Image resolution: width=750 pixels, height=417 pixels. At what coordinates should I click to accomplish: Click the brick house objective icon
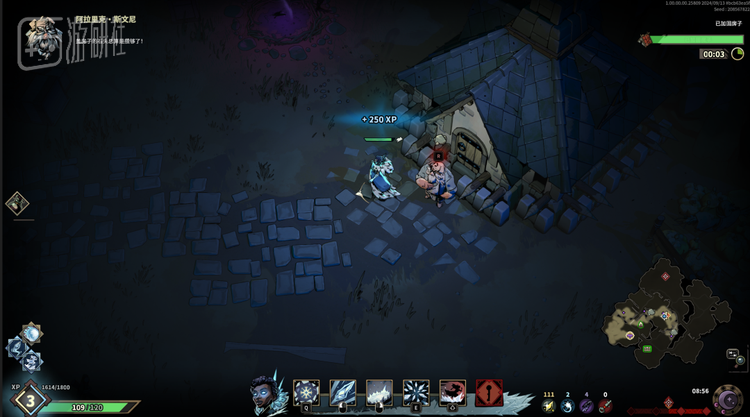[x=646, y=39]
